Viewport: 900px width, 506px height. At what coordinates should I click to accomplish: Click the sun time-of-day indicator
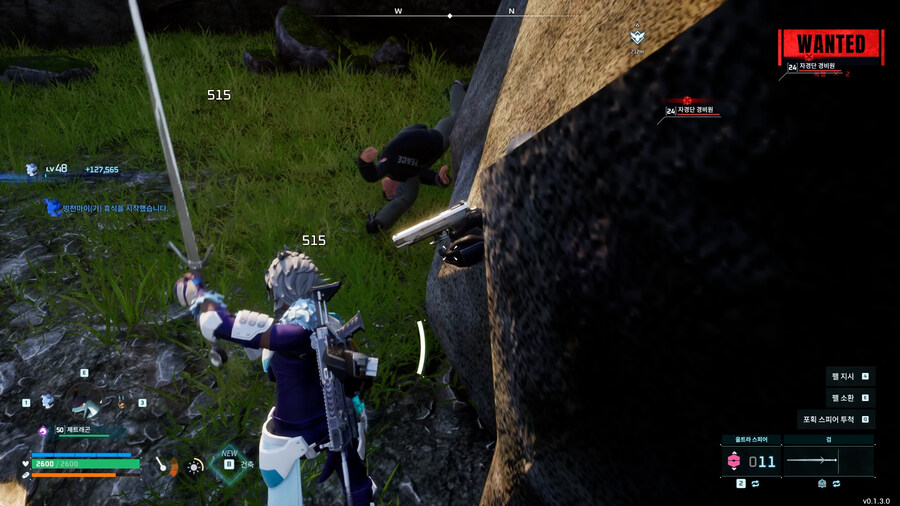pyautogui.click(x=195, y=465)
